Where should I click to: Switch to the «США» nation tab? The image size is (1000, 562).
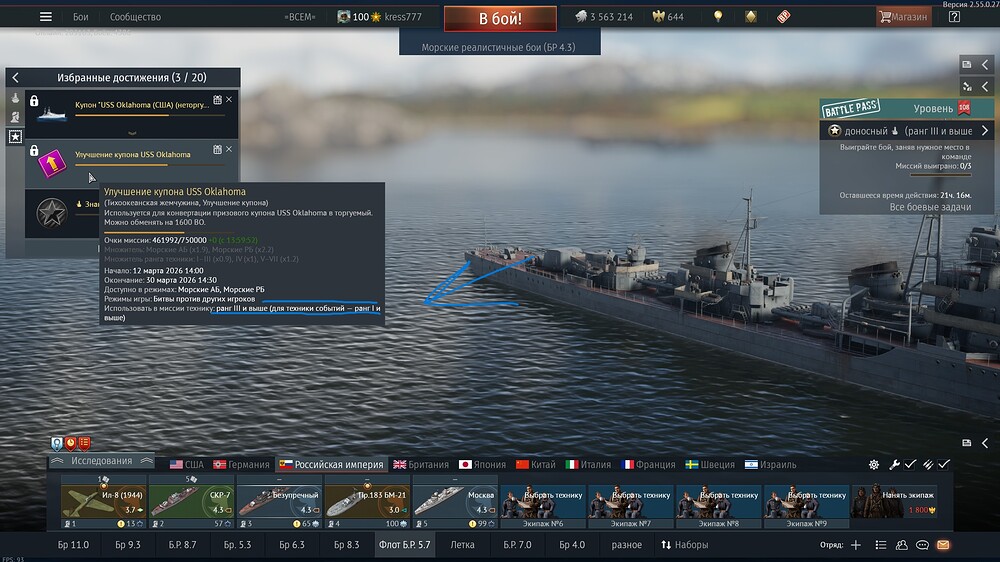pos(186,464)
